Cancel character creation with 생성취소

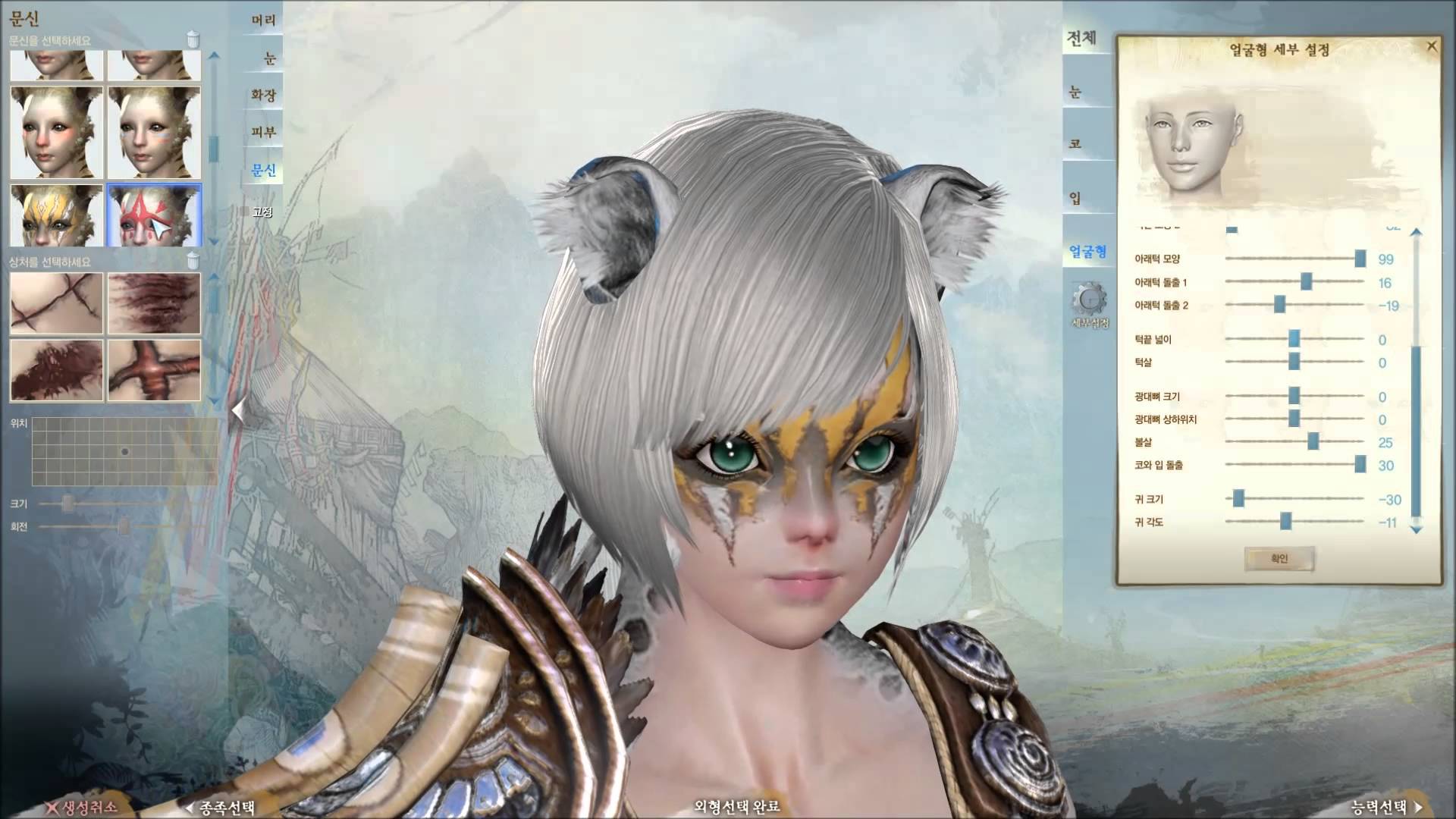click(82, 807)
